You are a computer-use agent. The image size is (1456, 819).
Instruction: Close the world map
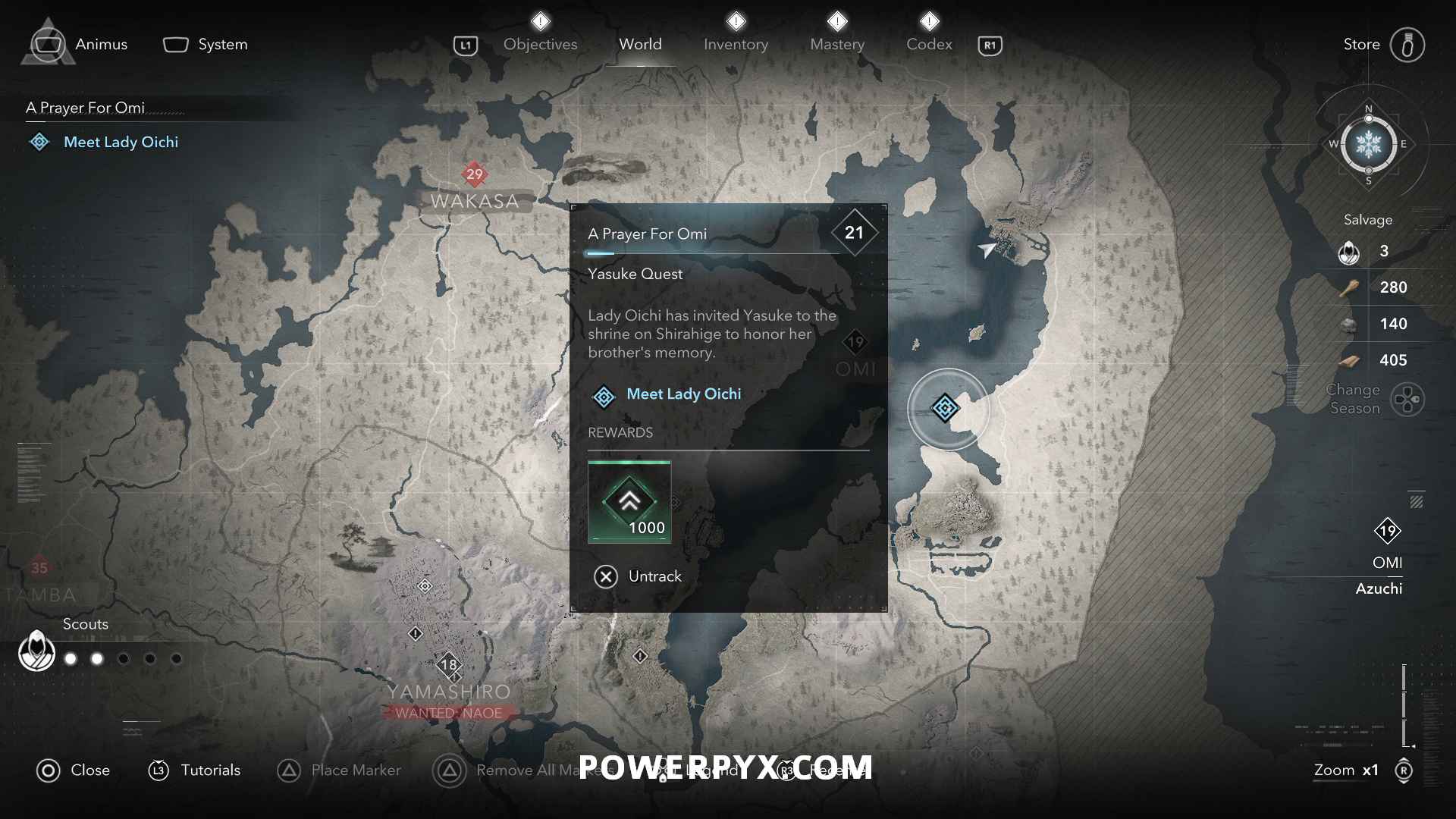(x=73, y=770)
